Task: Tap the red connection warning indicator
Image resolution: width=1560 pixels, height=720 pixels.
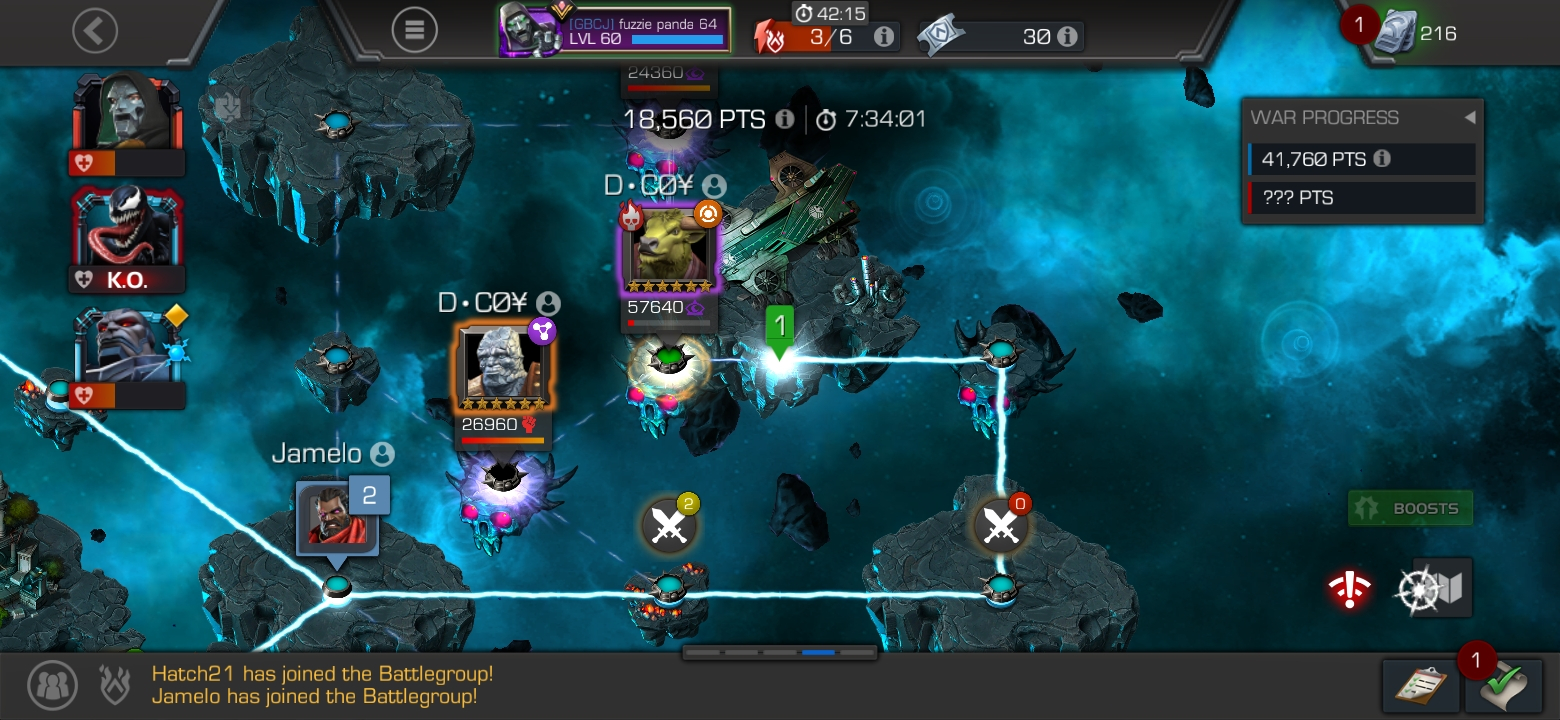Action: [x=1350, y=588]
